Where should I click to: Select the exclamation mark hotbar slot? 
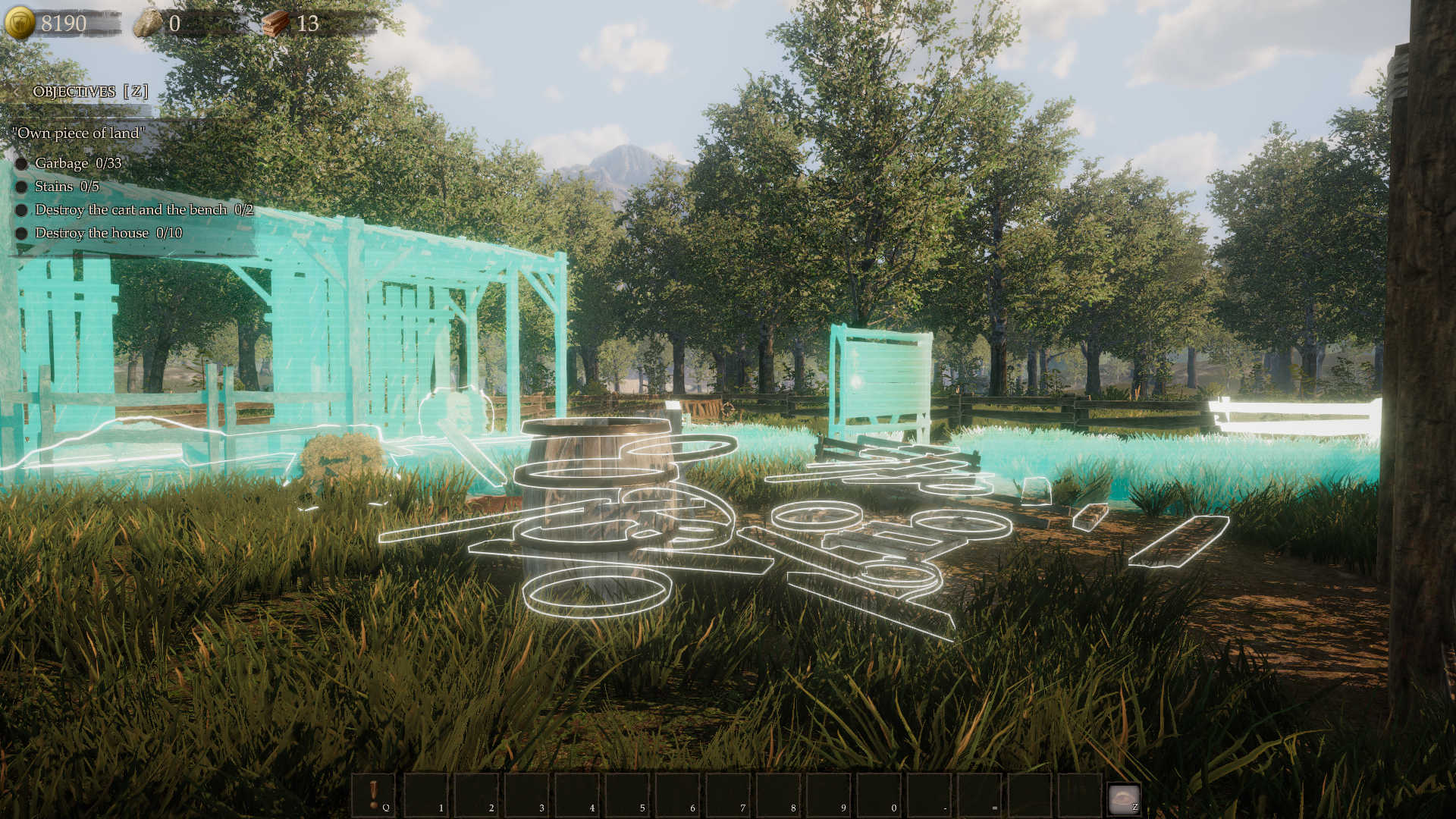(x=374, y=794)
